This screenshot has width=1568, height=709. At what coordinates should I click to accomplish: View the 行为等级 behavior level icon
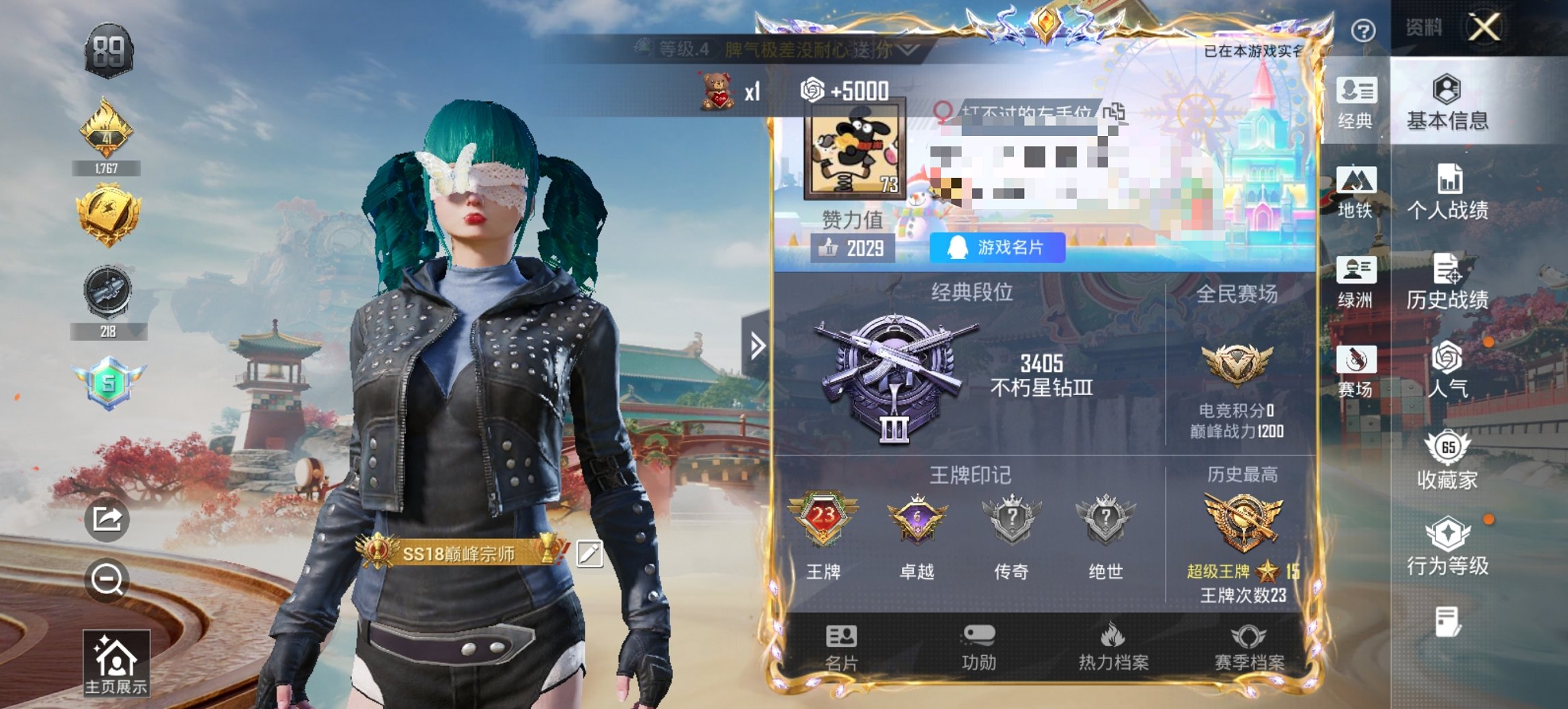[1447, 543]
